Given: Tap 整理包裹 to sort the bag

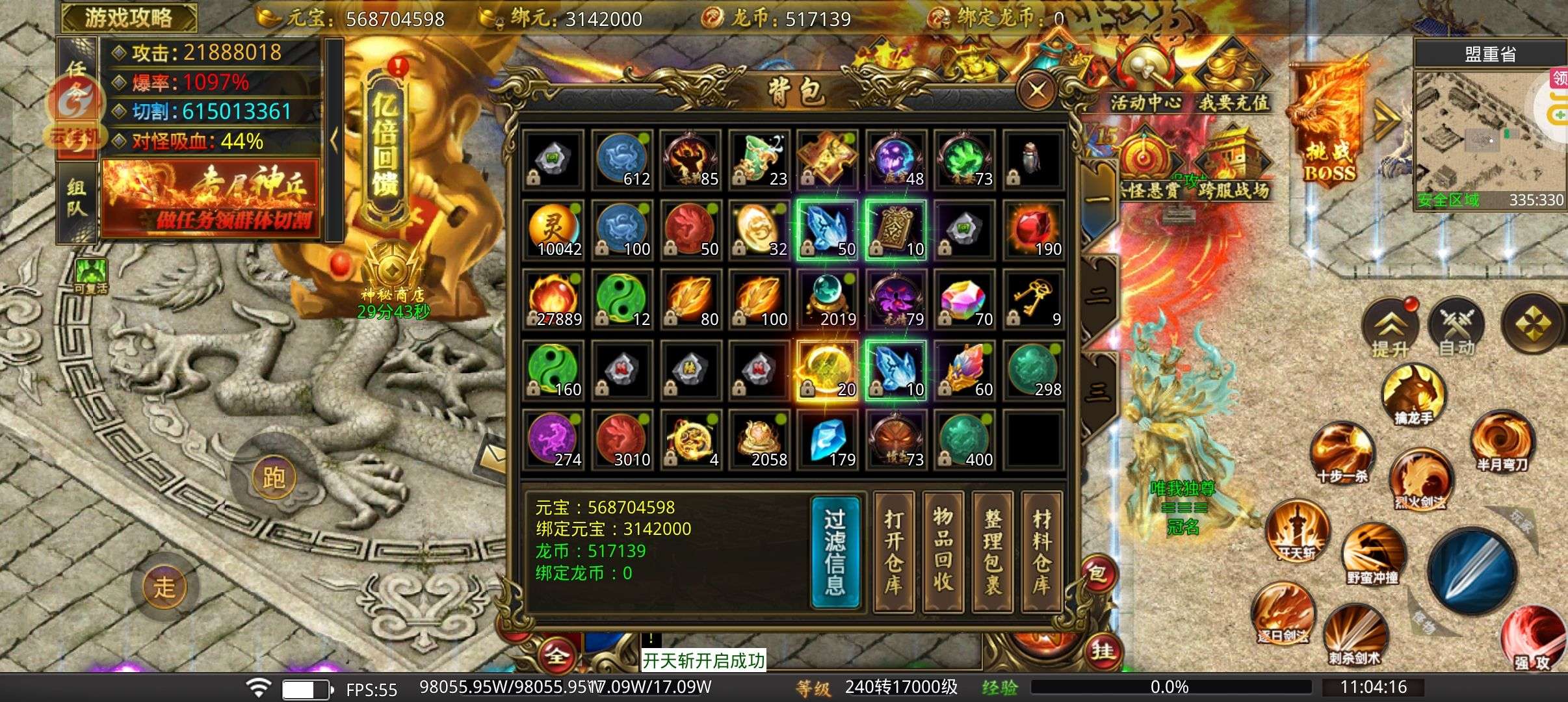Looking at the screenshot, I should [x=993, y=553].
